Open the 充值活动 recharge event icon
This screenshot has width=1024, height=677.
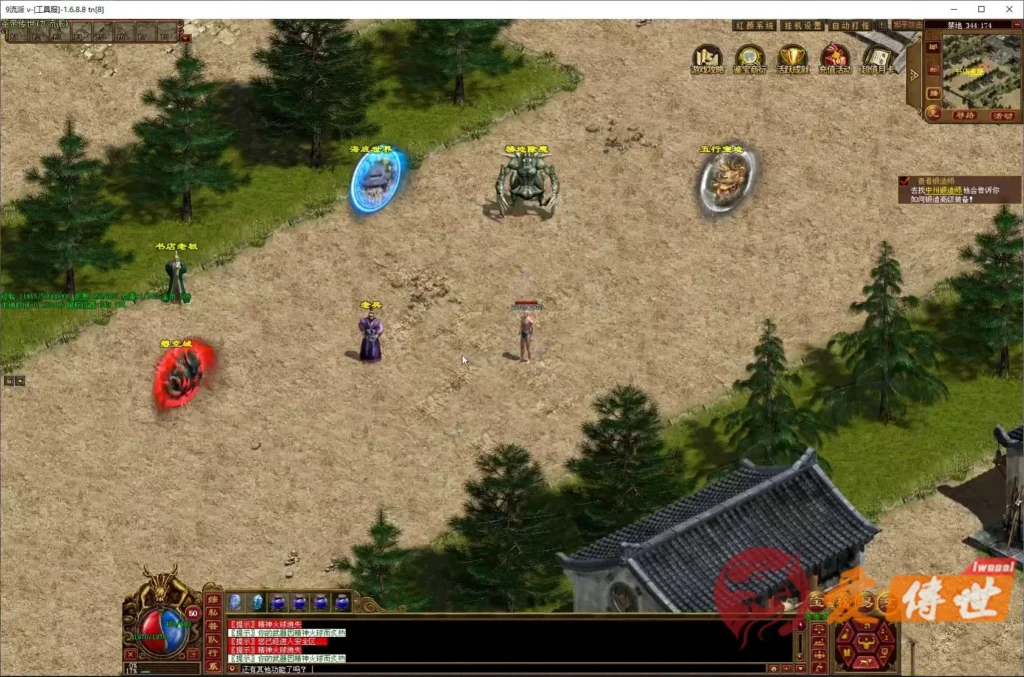pos(834,58)
